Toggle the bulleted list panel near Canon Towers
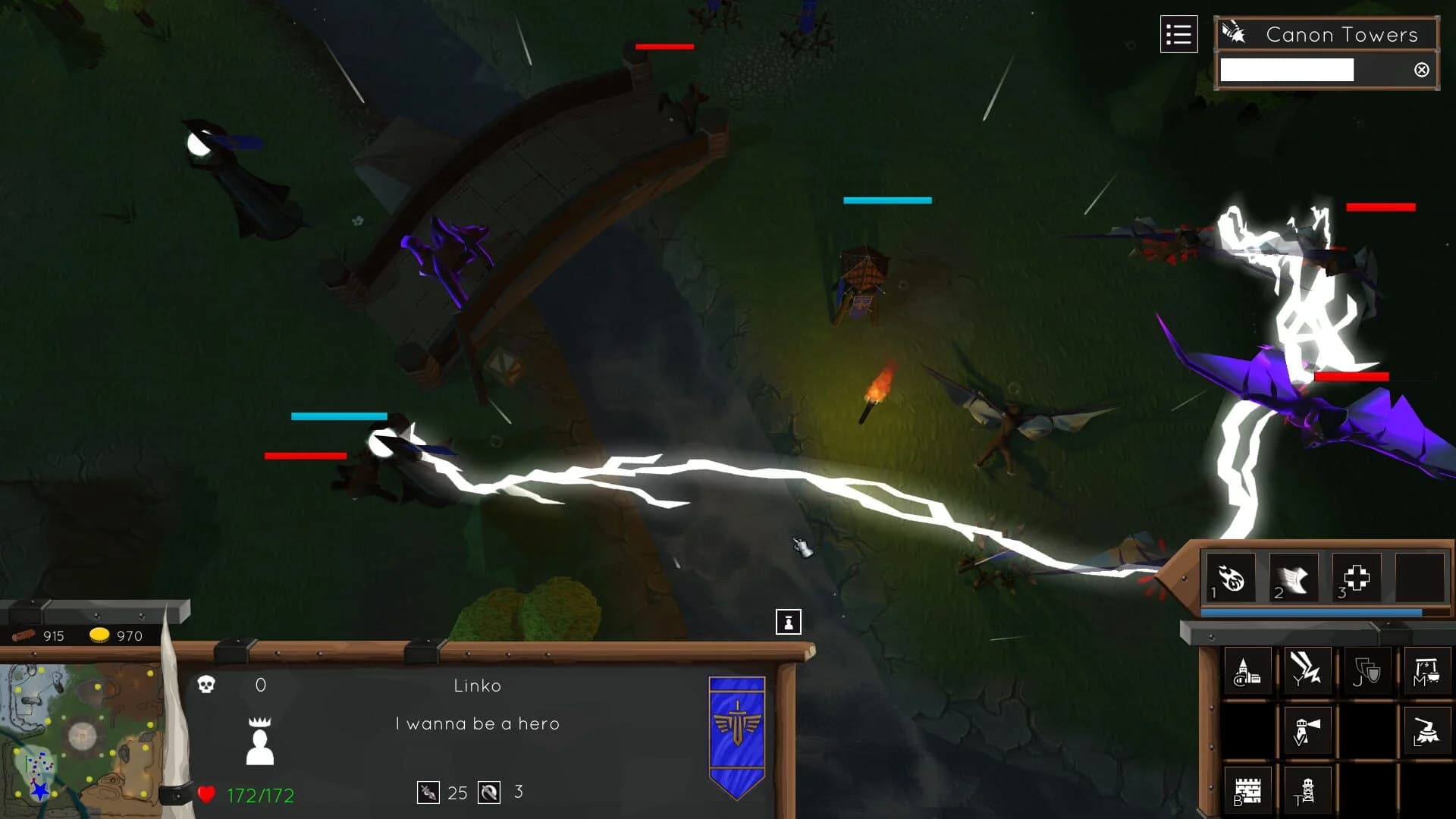The width and height of the screenshot is (1456, 819). point(1178,33)
